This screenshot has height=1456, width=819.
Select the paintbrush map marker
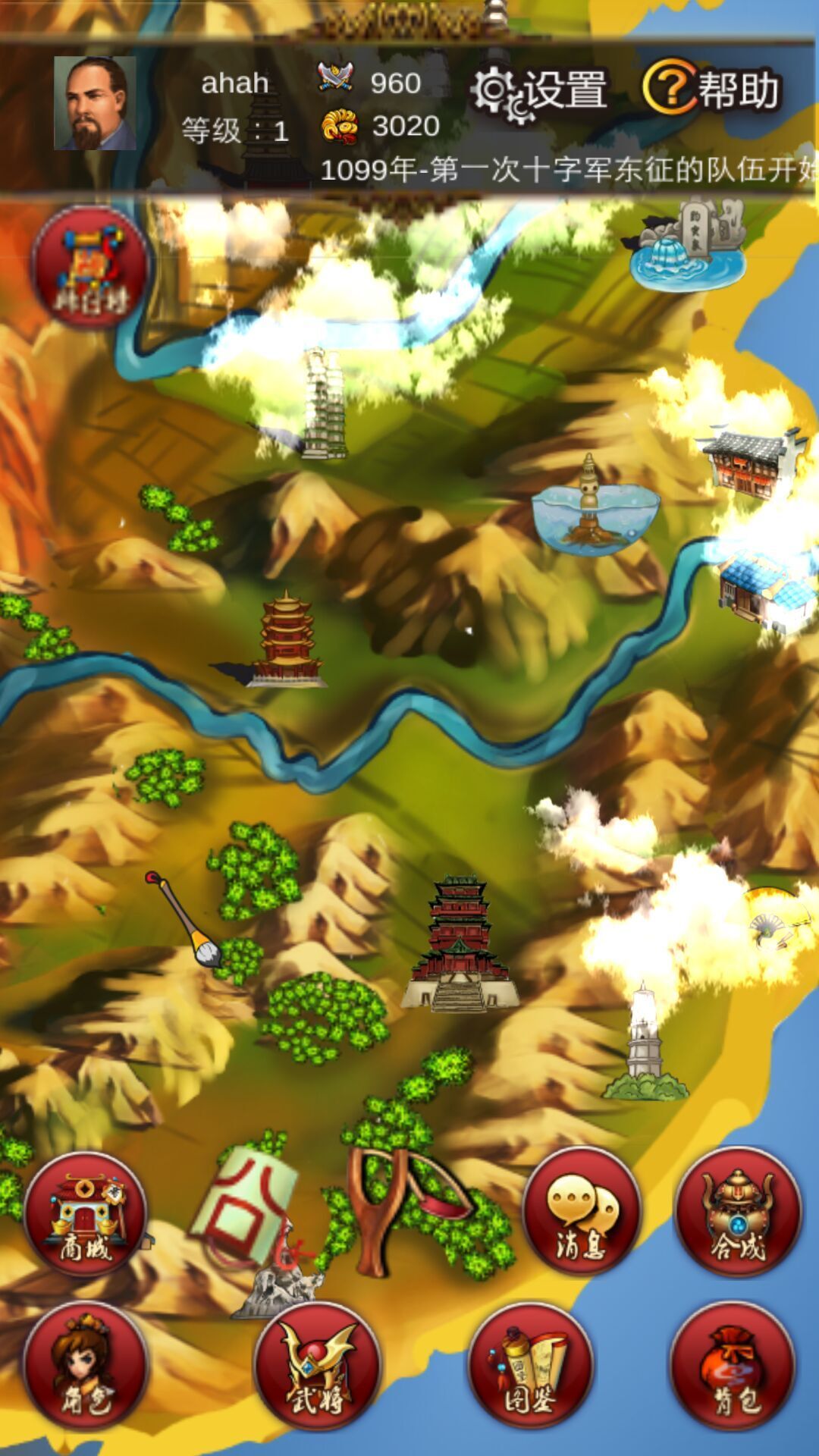coord(184,920)
